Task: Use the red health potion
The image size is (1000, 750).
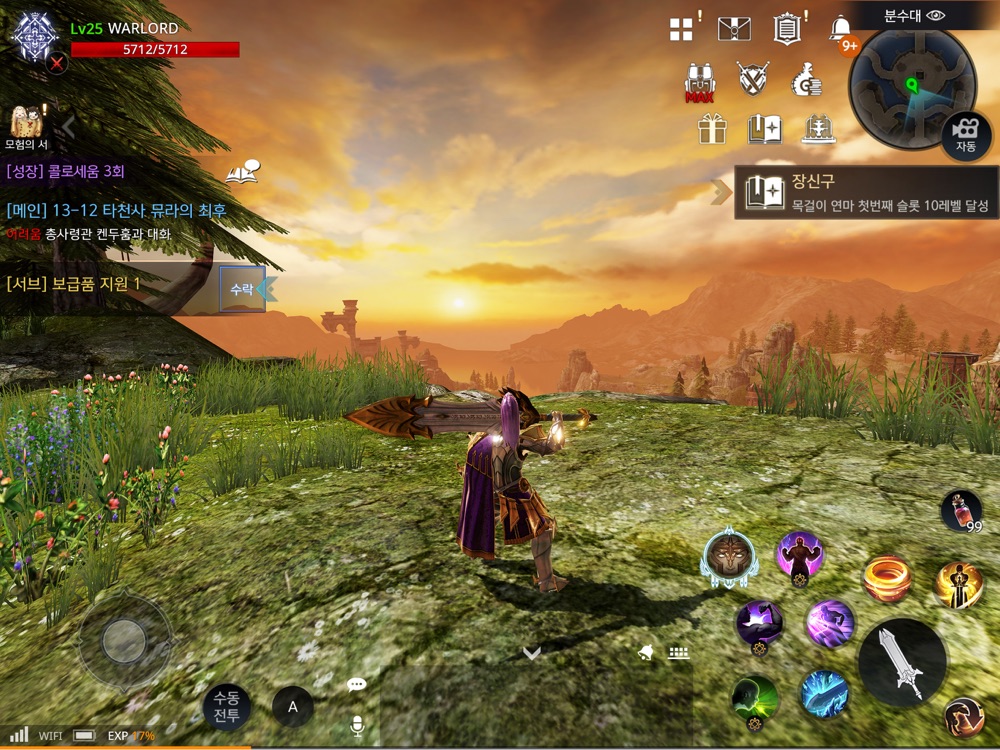Action: pos(960,509)
